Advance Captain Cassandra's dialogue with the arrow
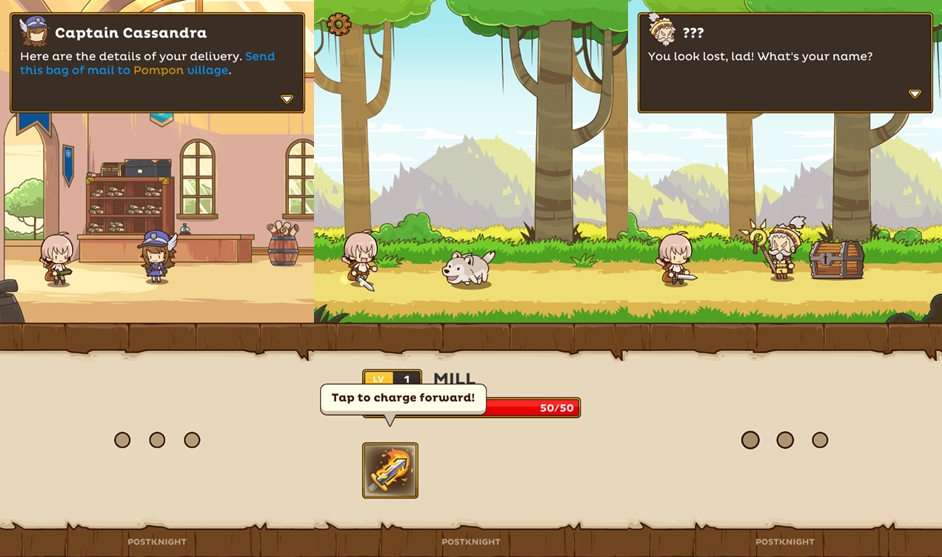The height and width of the screenshot is (557, 942). click(x=287, y=99)
